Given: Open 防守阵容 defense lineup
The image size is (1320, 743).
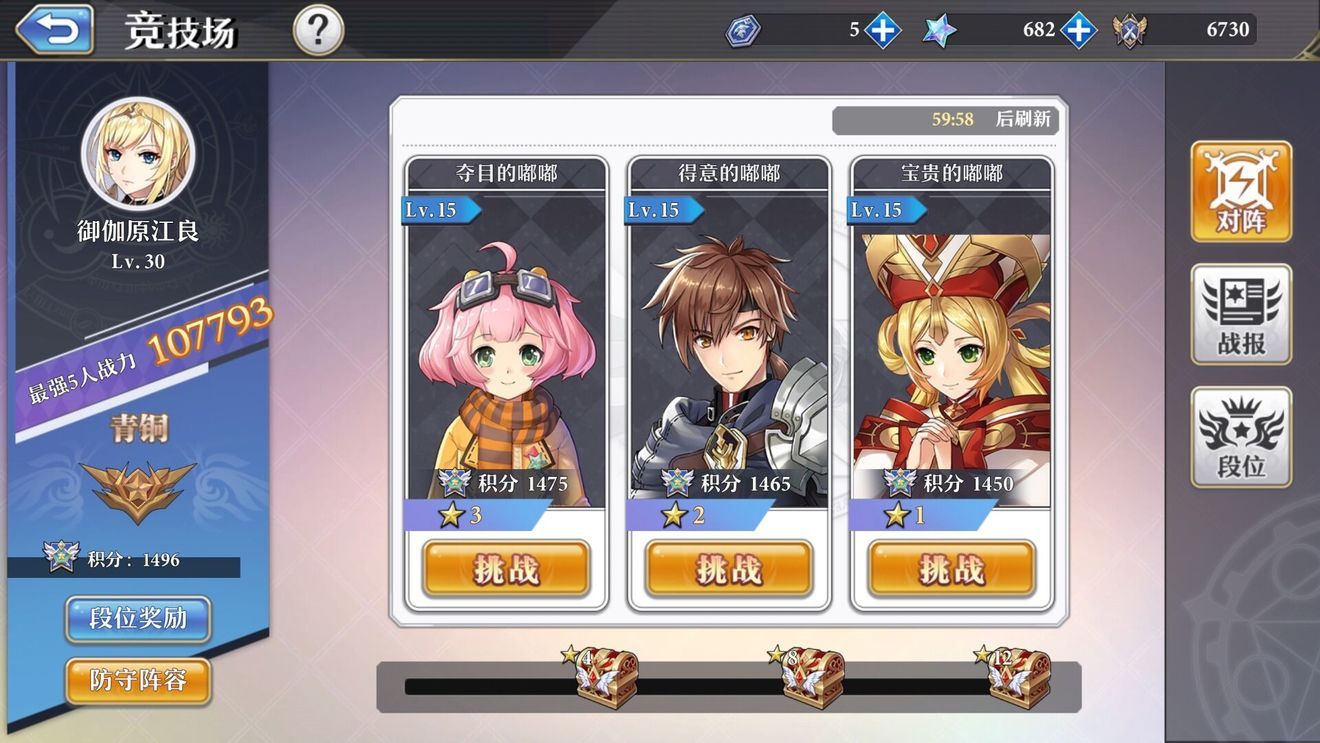Looking at the screenshot, I should 138,681.
